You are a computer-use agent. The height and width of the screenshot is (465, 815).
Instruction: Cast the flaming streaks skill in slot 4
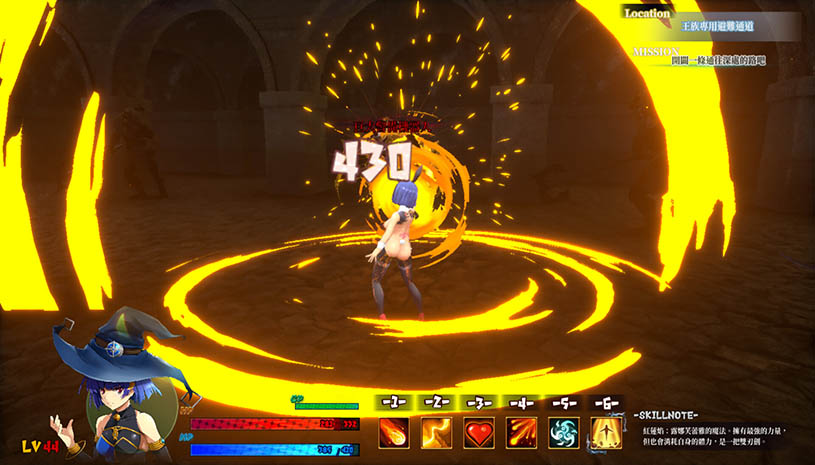coord(521,433)
